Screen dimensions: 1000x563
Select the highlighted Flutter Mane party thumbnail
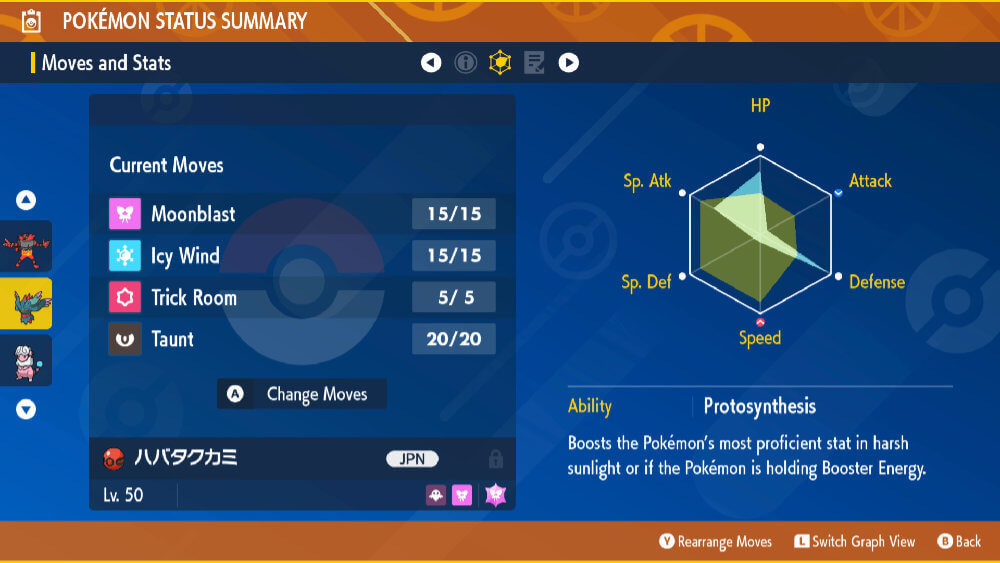26,304
